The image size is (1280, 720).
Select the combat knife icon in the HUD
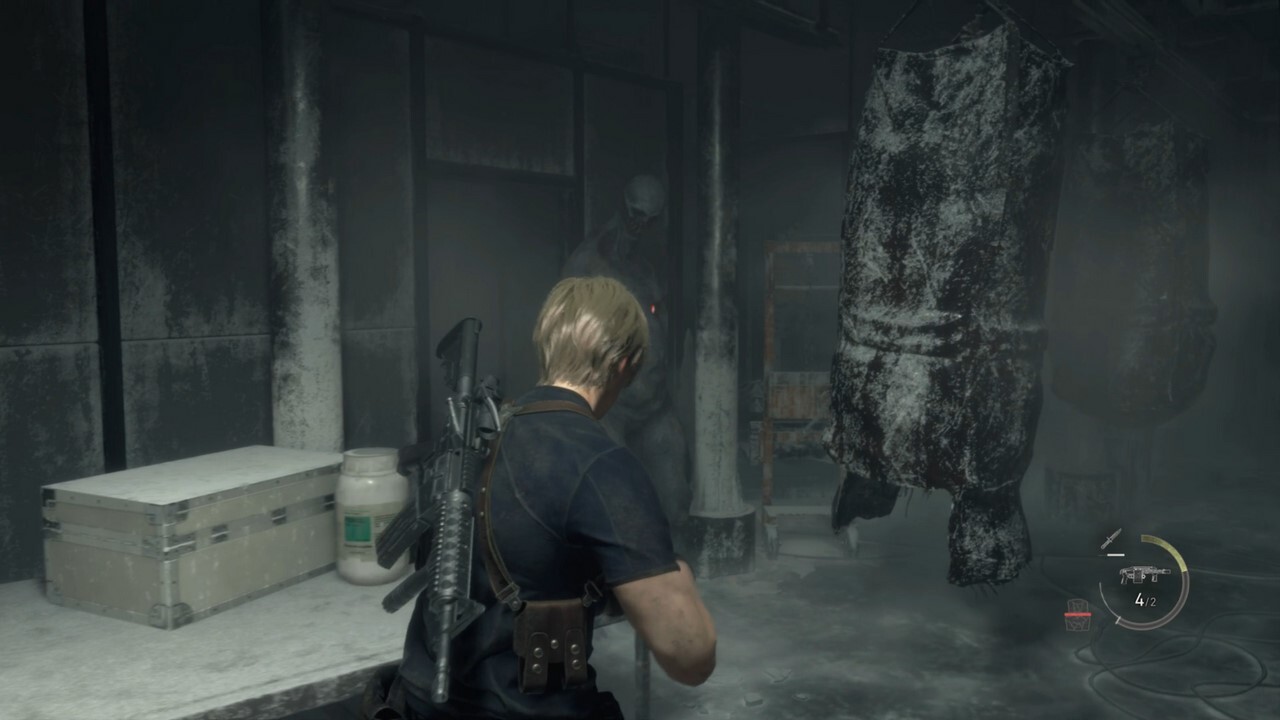point(1111,539)
